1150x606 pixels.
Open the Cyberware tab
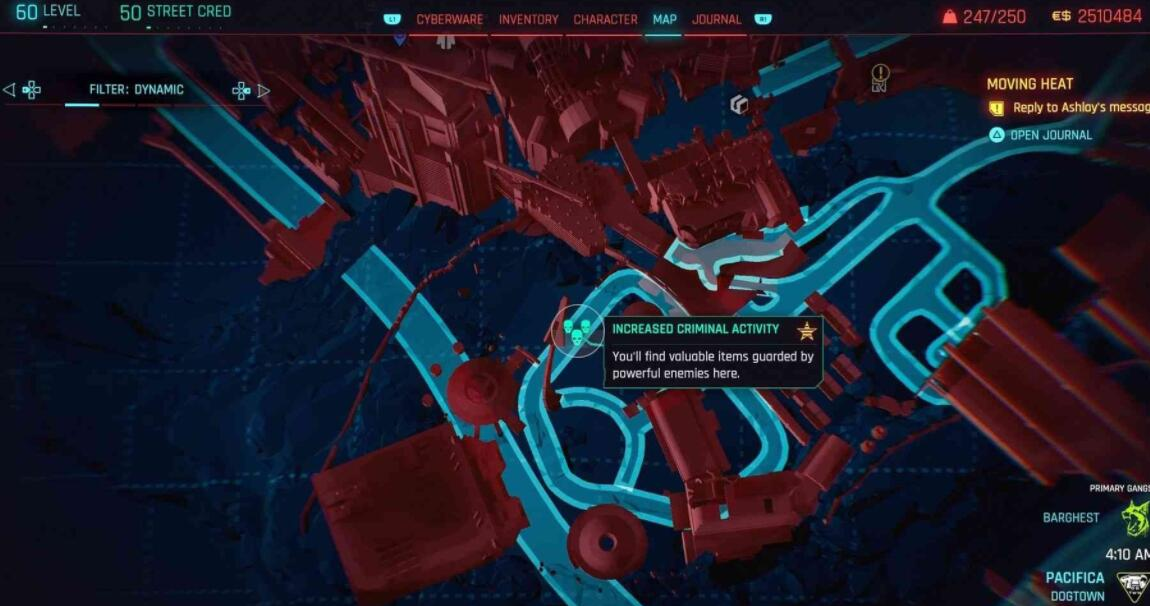tap(449, 19)
